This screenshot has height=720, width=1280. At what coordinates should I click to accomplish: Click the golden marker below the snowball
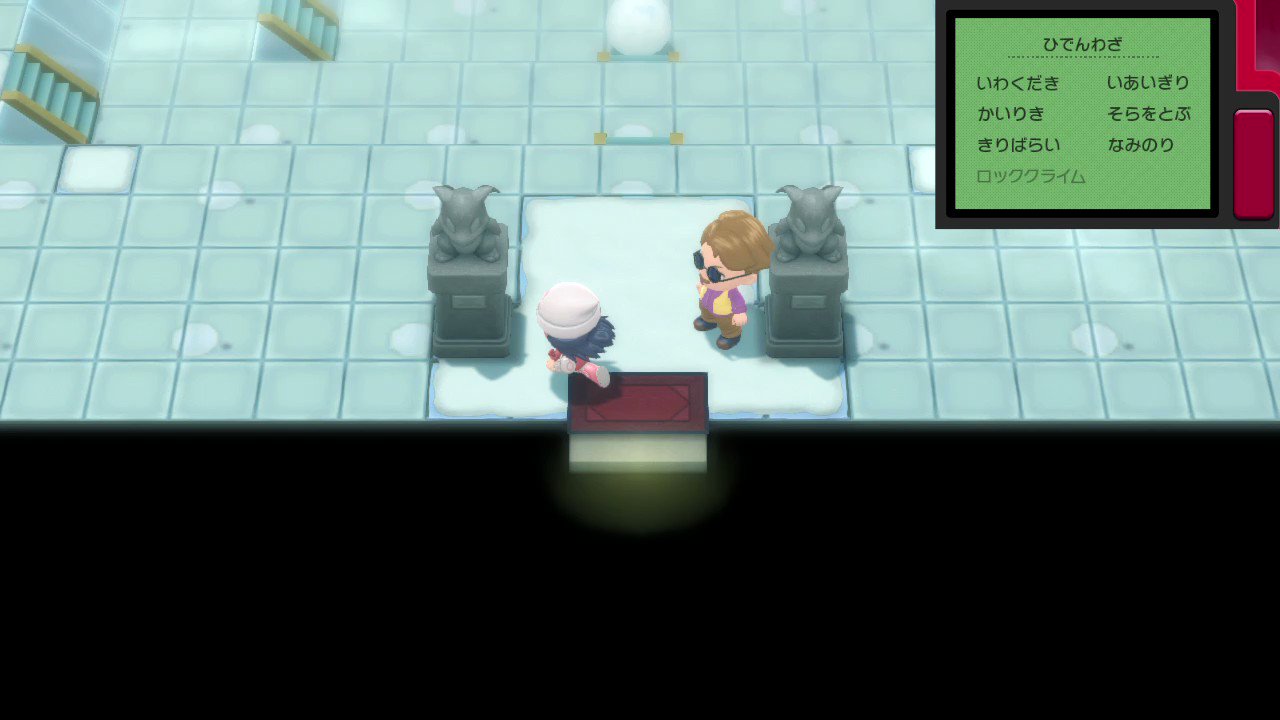point(640,135)
